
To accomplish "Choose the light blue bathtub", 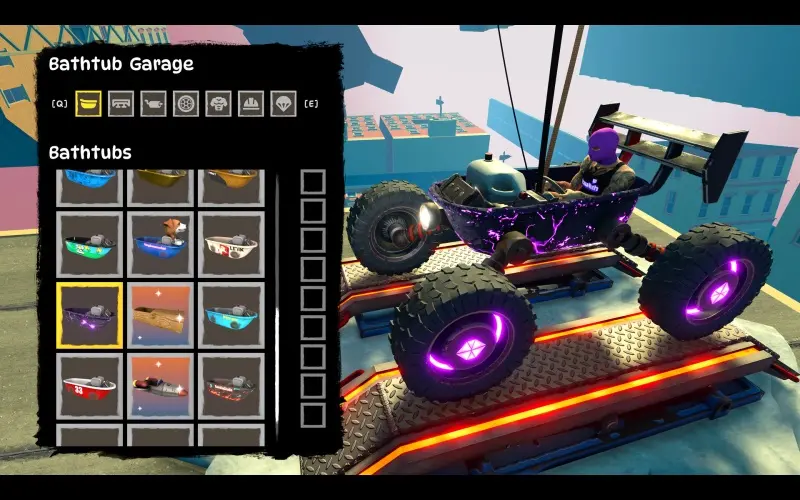I will pos(231,315).
